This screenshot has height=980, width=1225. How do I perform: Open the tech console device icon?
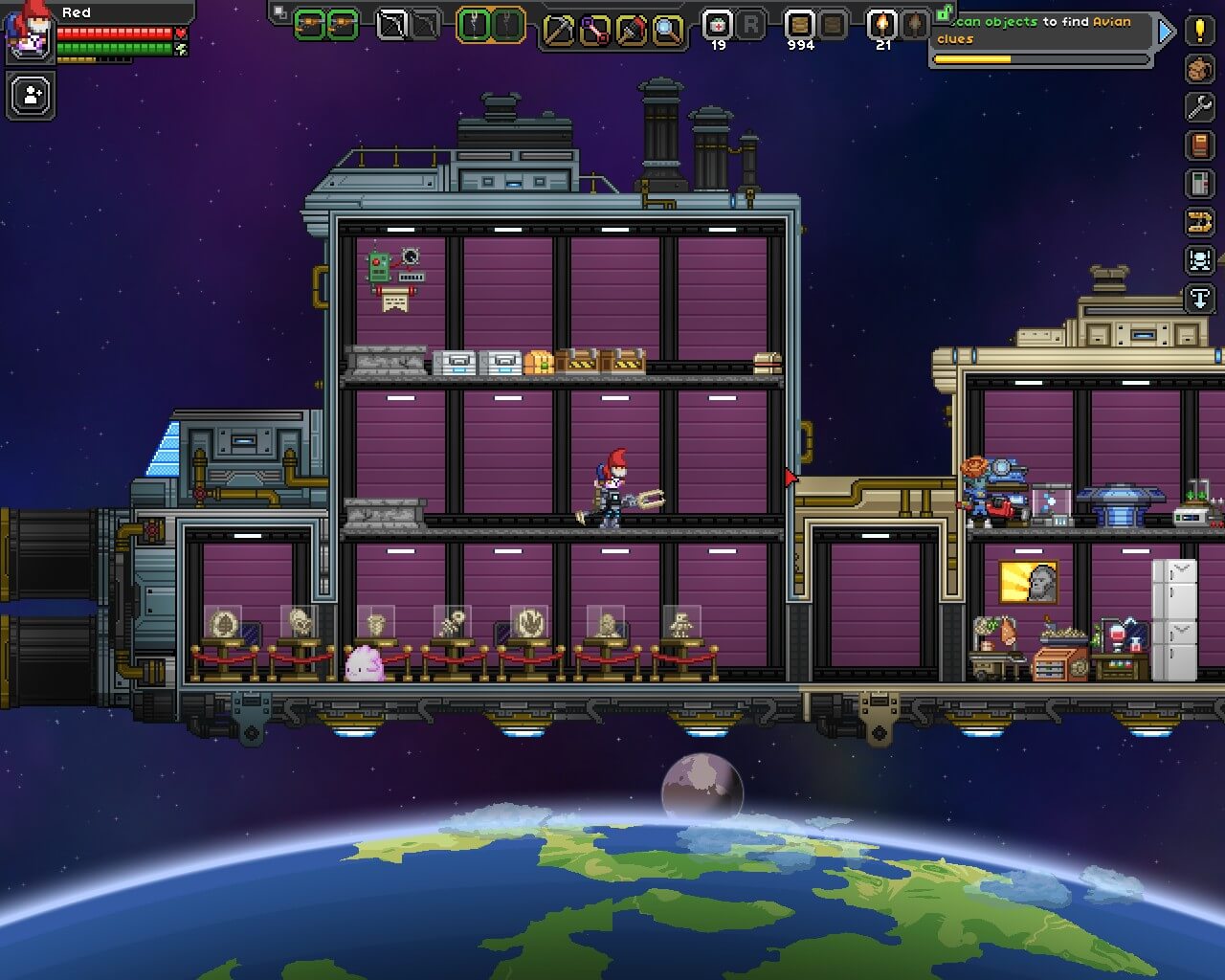1199,183
